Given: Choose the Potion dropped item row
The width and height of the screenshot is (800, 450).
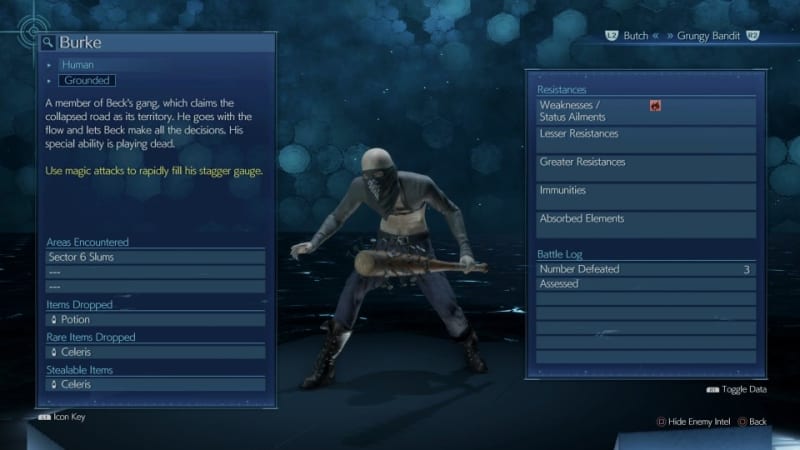Looking at the screenshot, I should pos(155,319).
